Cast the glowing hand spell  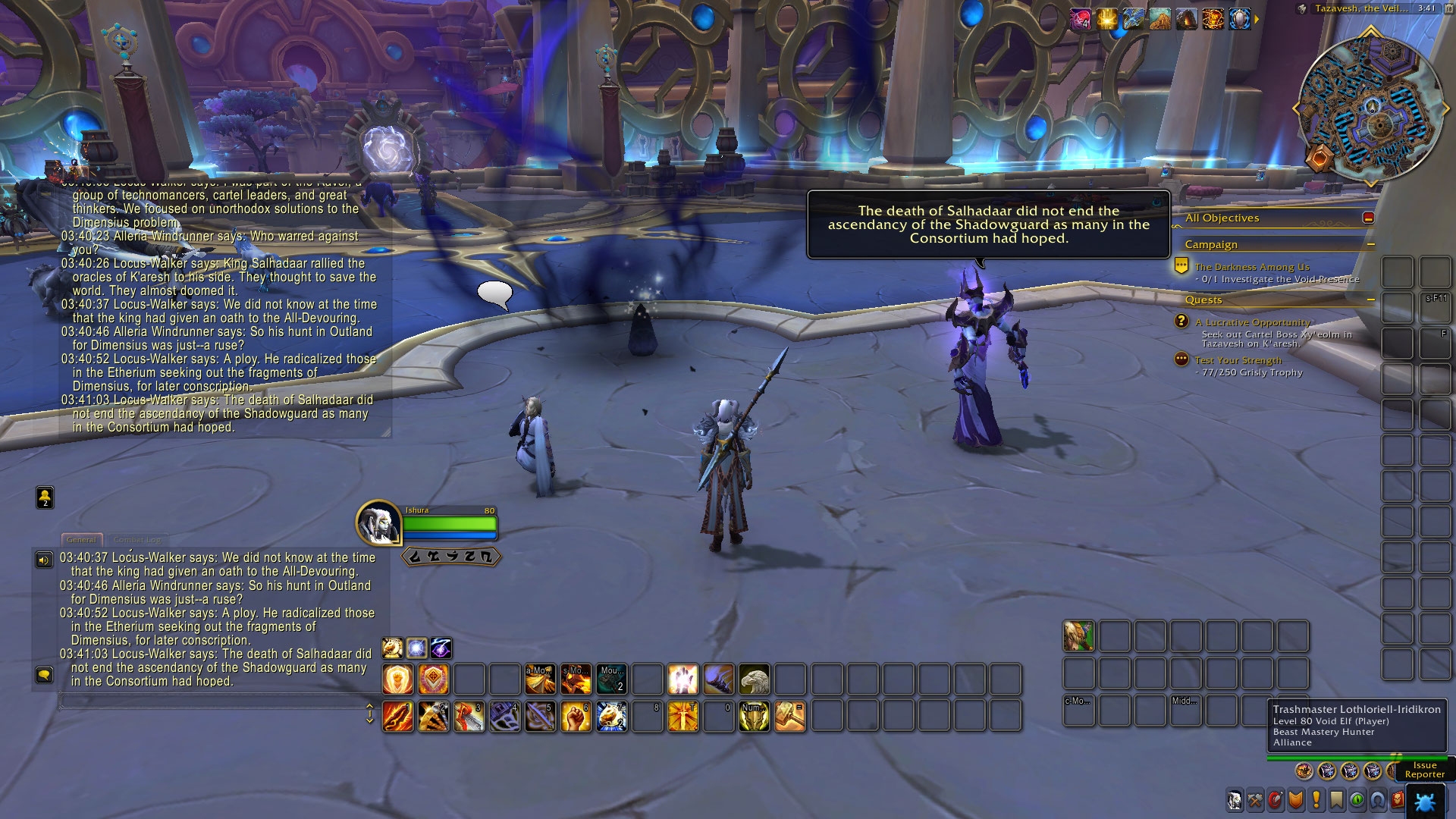[682, 679]
